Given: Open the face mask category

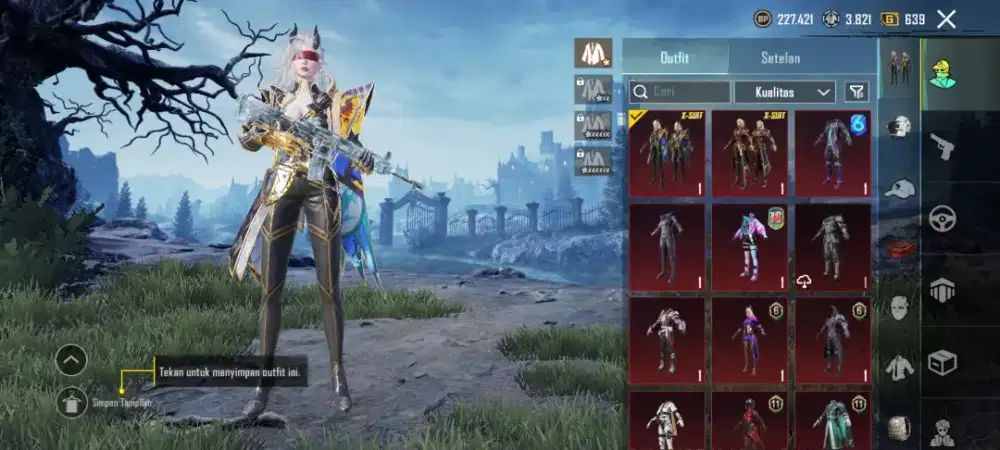Looking at the screenshot, I should [x=900, y=308].
